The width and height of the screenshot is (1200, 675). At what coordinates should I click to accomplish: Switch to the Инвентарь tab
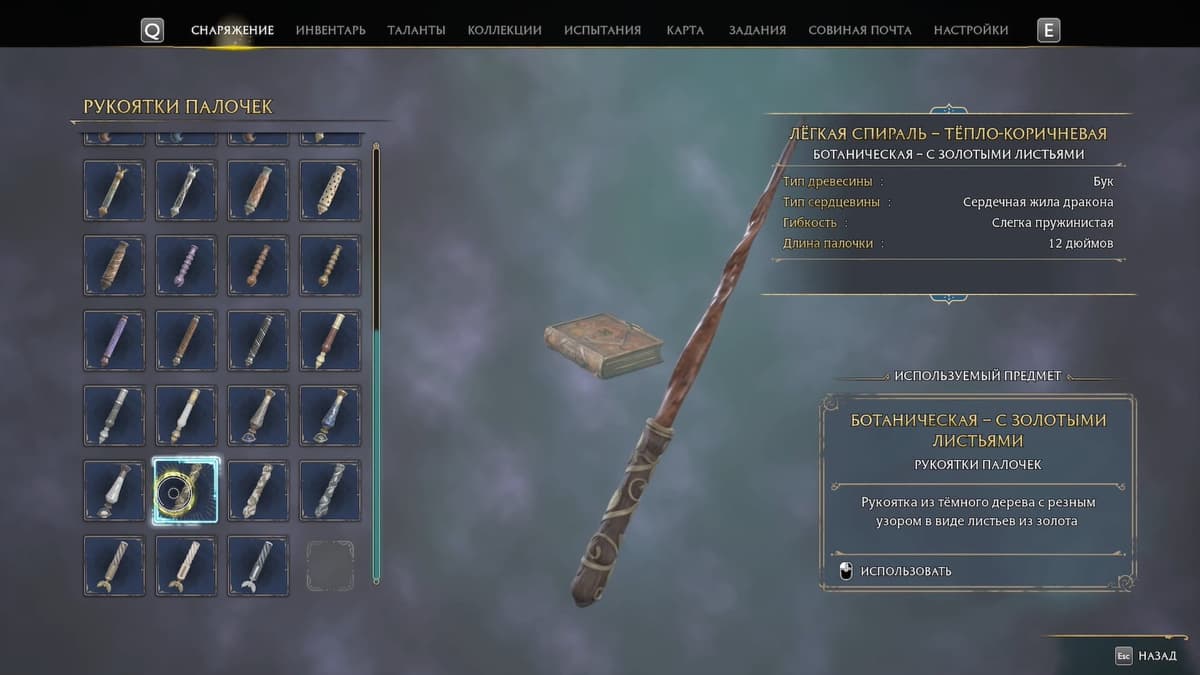(330, 30)
